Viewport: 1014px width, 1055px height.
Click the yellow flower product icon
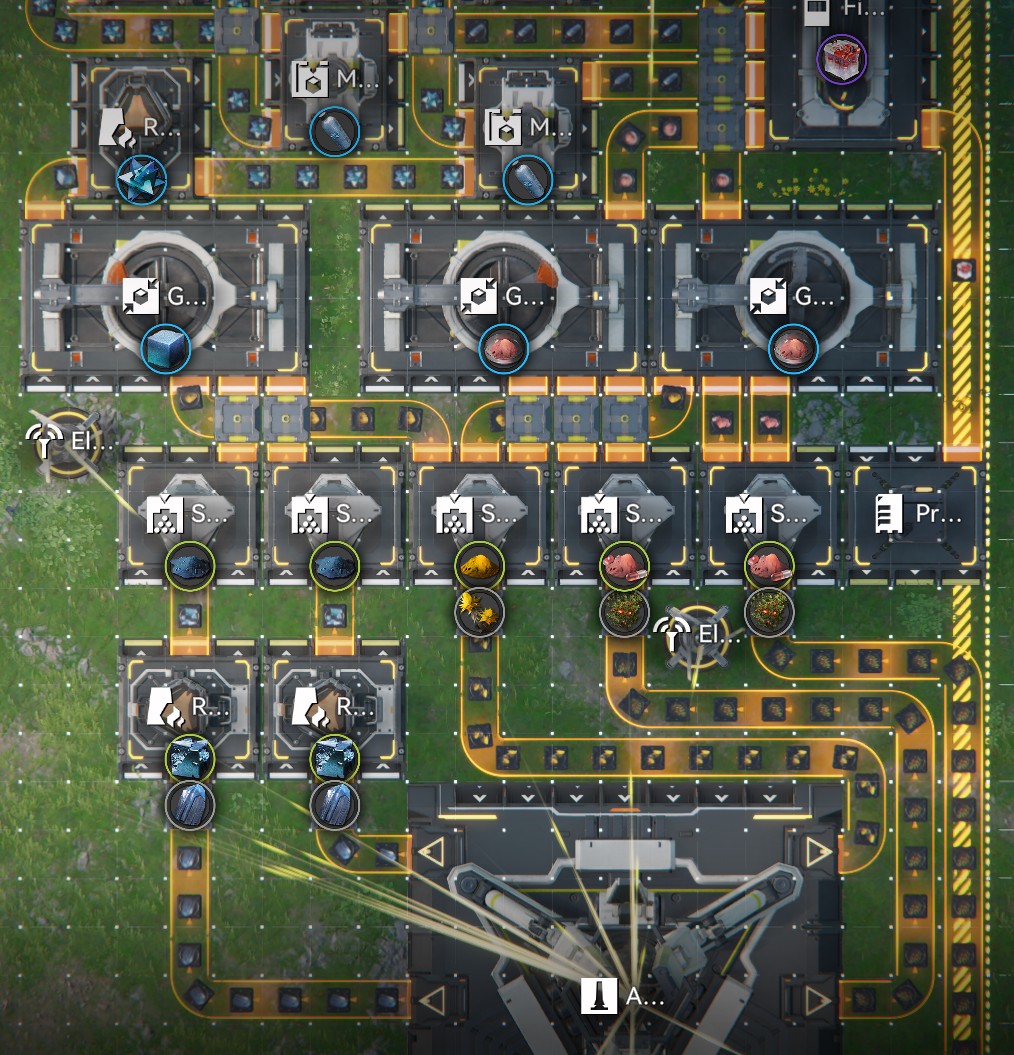pyautogui.click(x=480, y=611)
